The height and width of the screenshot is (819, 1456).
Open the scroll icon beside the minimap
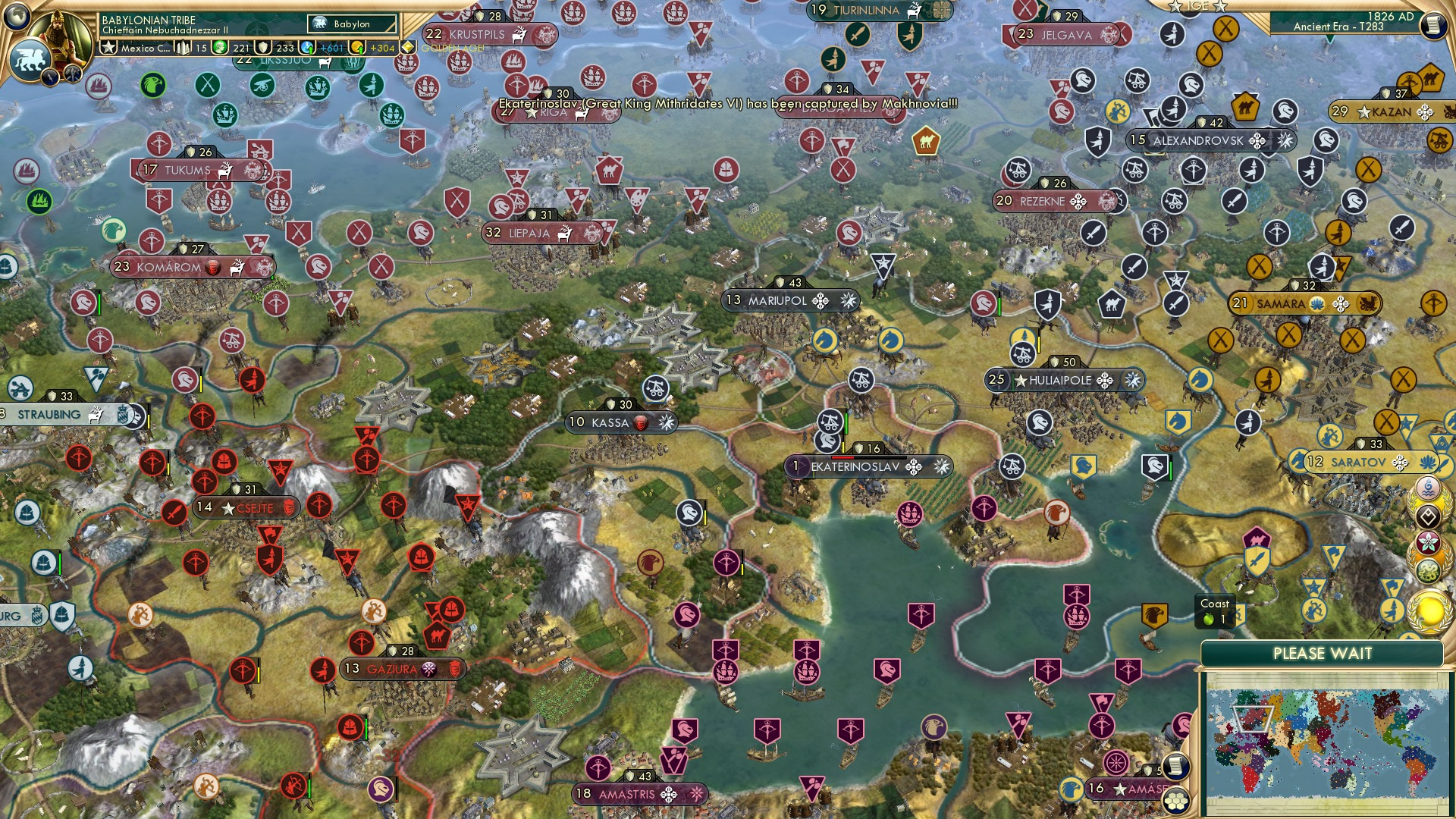click(1175, 767)
